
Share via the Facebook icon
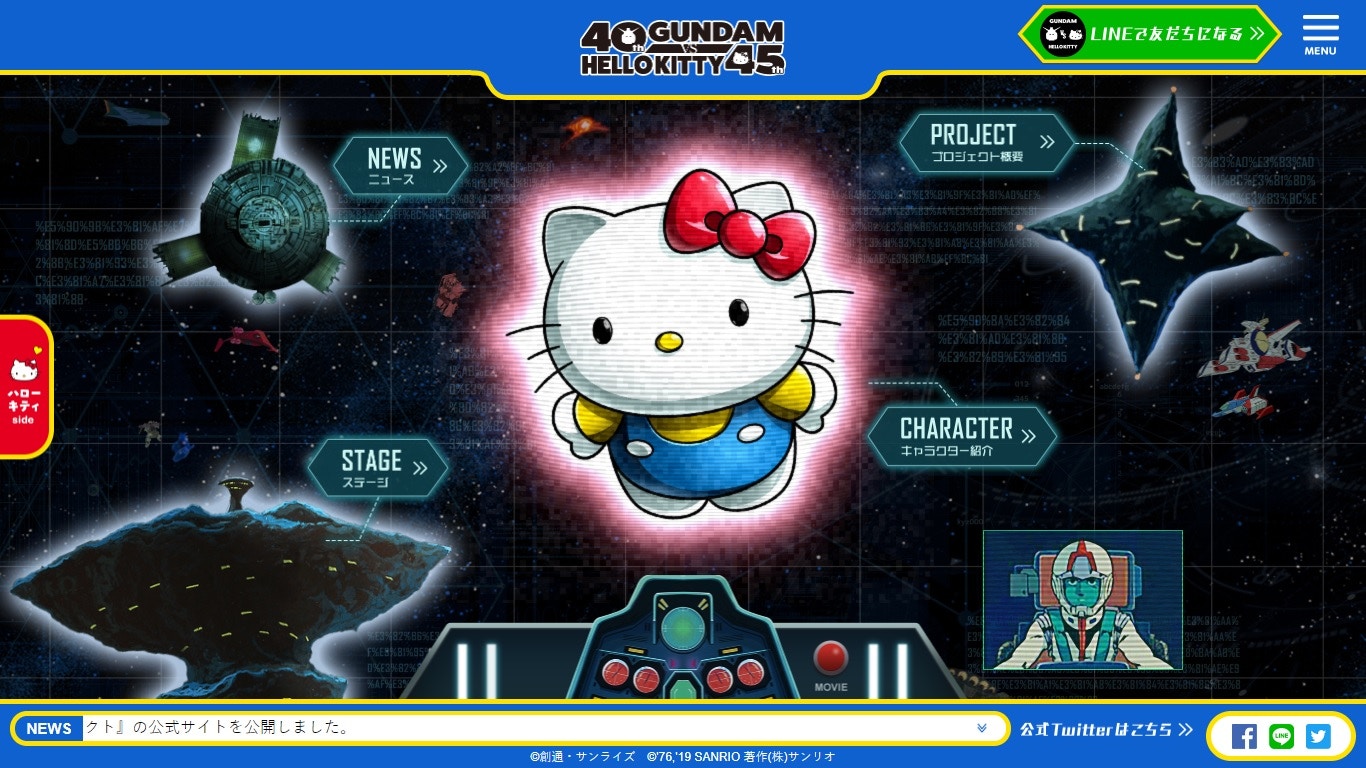point(1244,737)
